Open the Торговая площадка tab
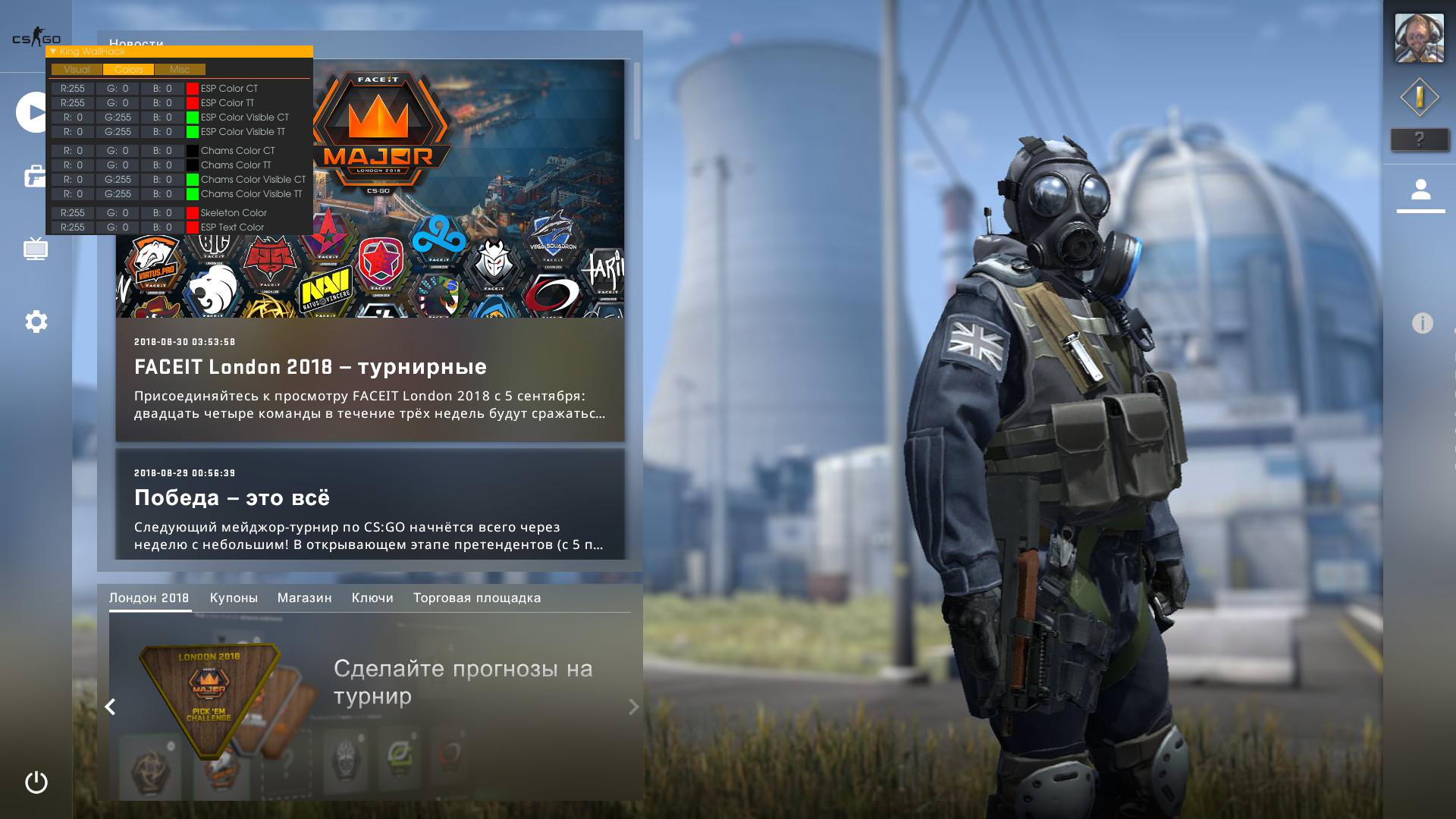 point(477,598)
